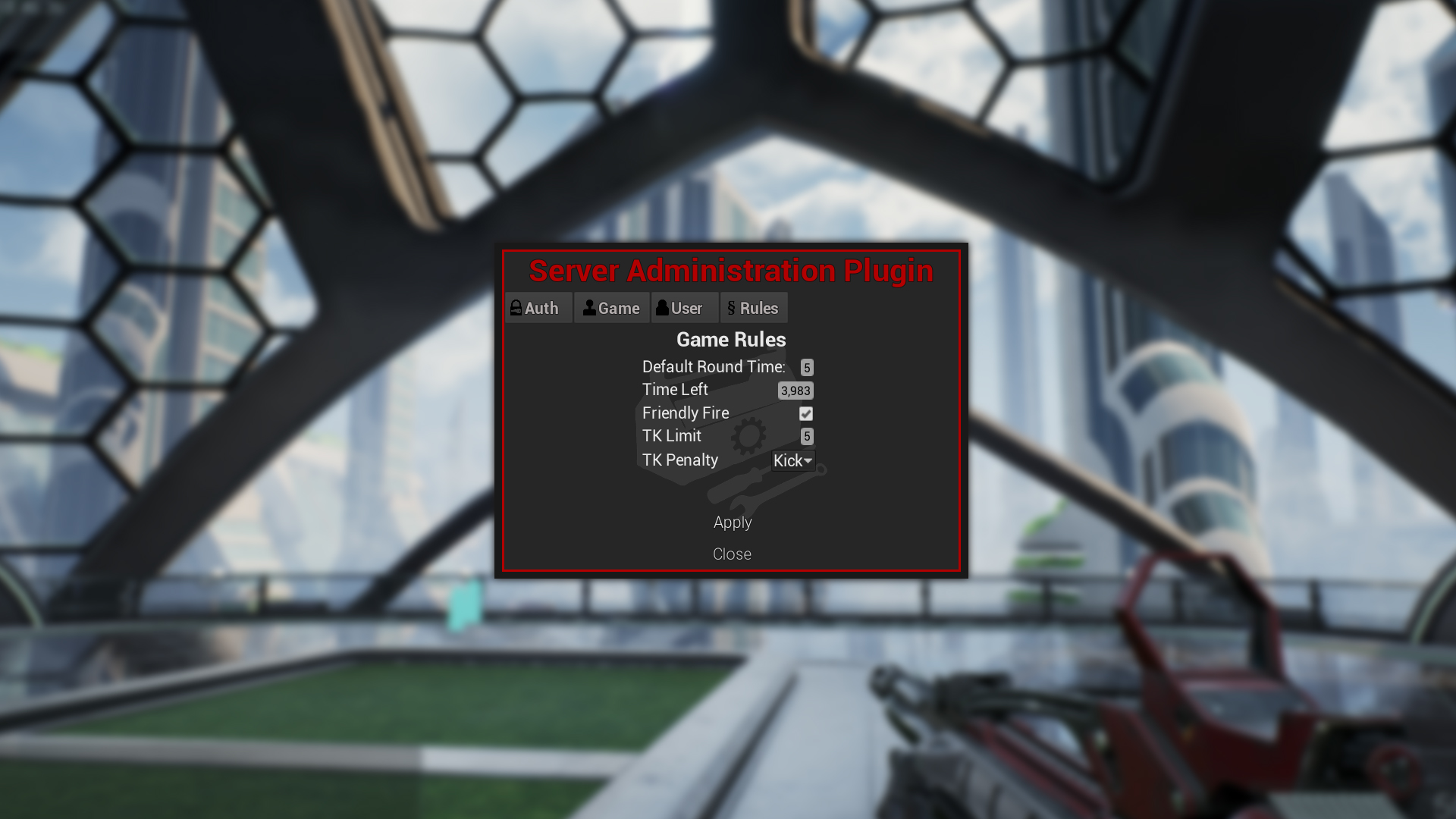Click the Time Left value box showing 3,983
The width and height of the screenshot is (1456, 819).
(797, 390)
